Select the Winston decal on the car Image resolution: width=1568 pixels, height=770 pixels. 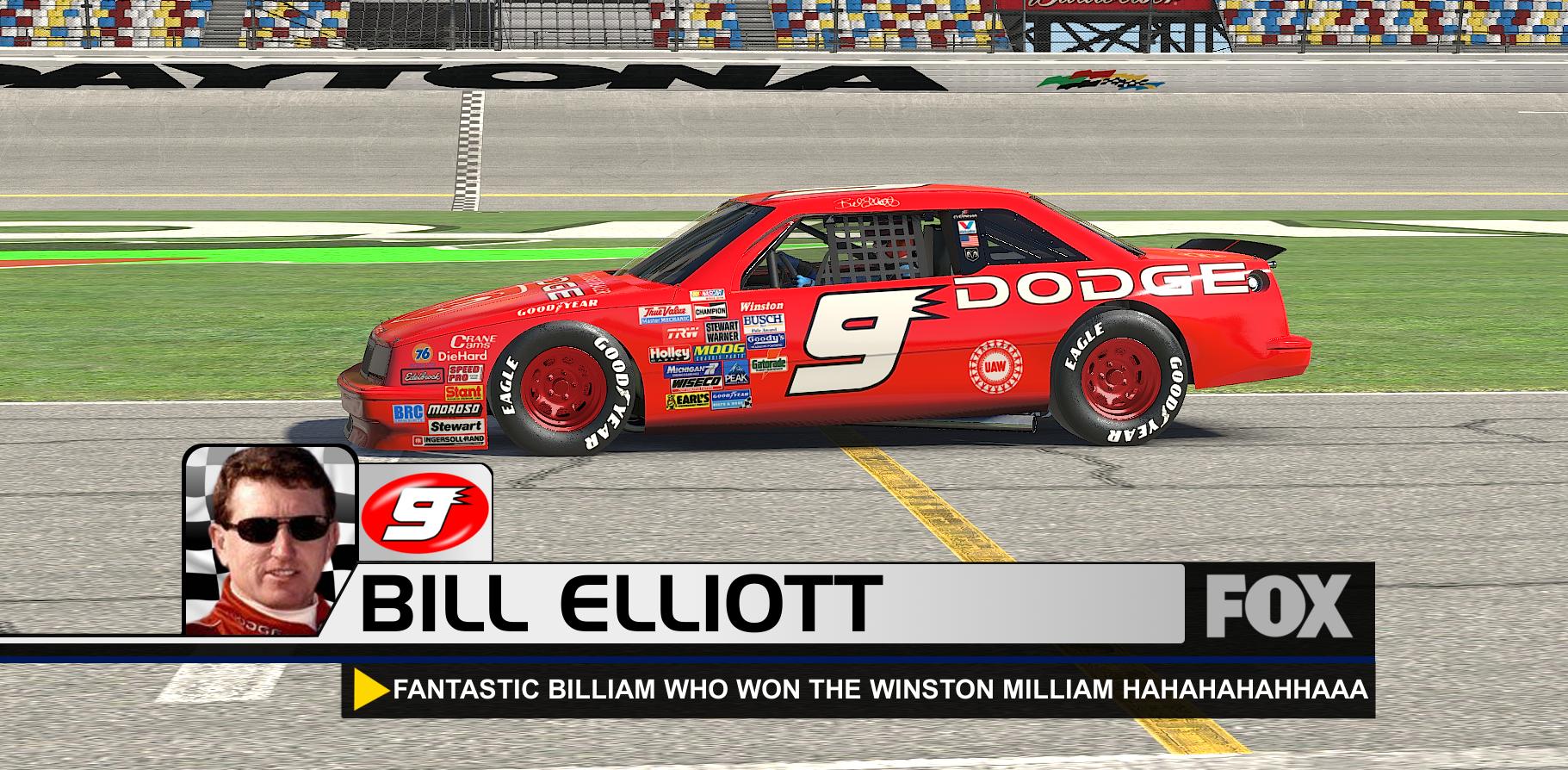(x=761, y=306)
